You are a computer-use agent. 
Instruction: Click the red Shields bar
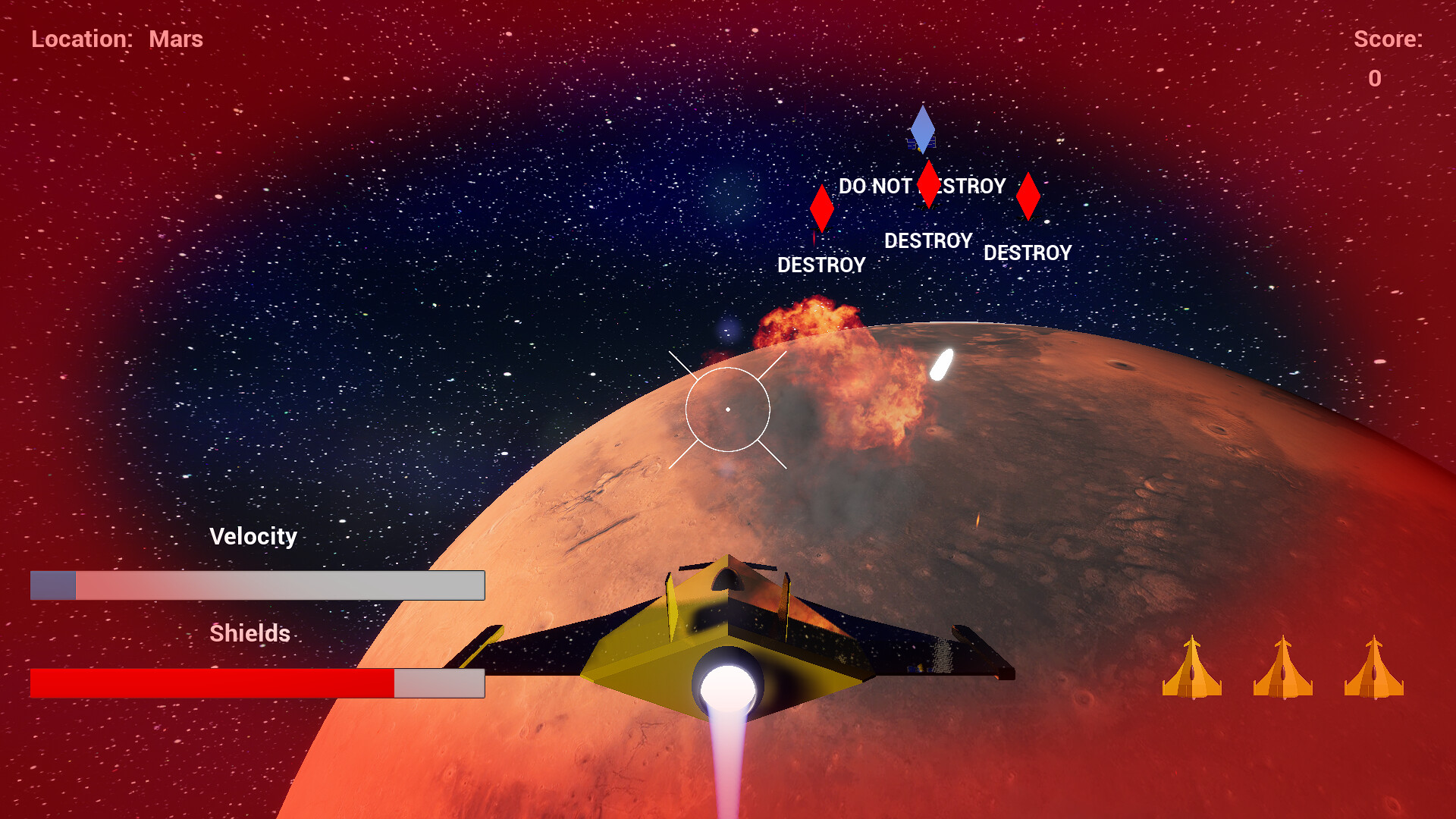(212, 682)
